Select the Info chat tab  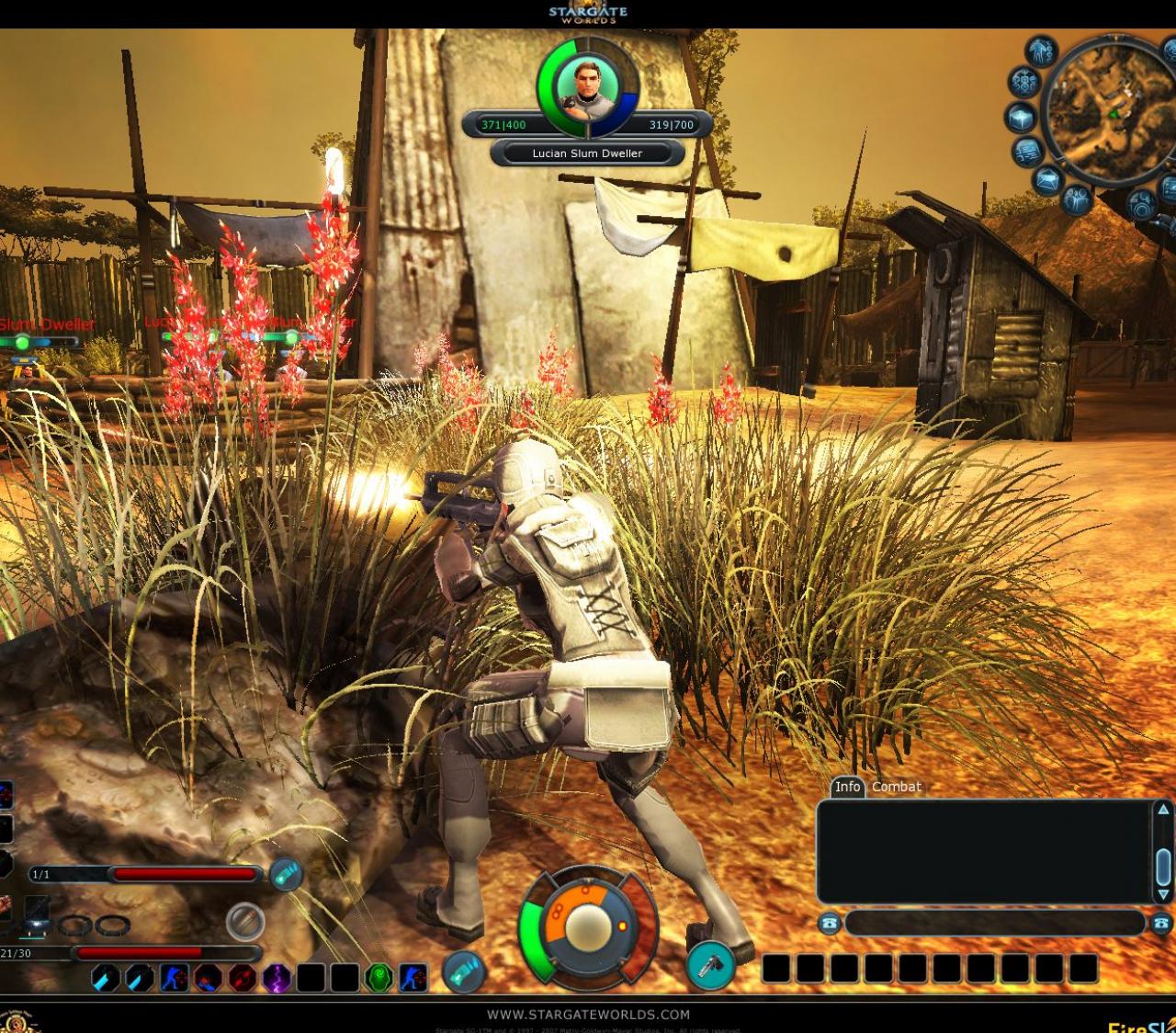pyautogui.click(x=847, y=788)
